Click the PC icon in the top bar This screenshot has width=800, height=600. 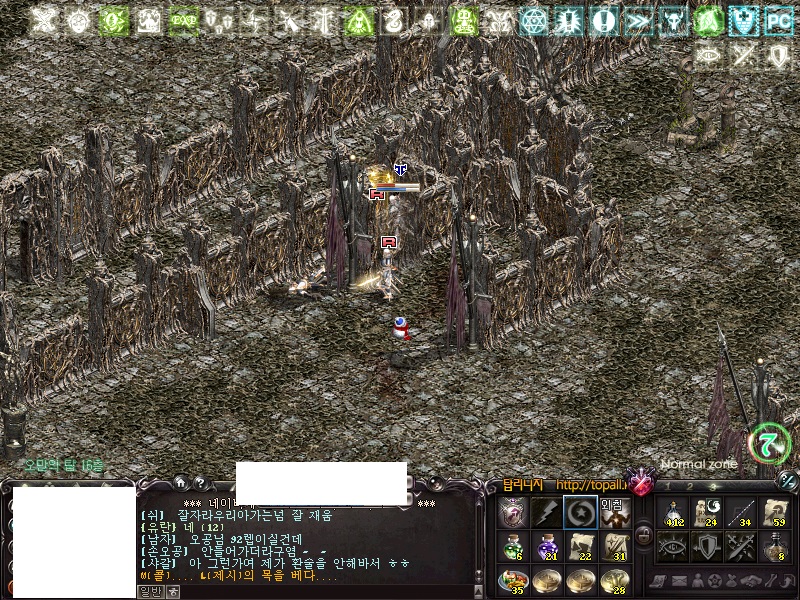[778, 21]
